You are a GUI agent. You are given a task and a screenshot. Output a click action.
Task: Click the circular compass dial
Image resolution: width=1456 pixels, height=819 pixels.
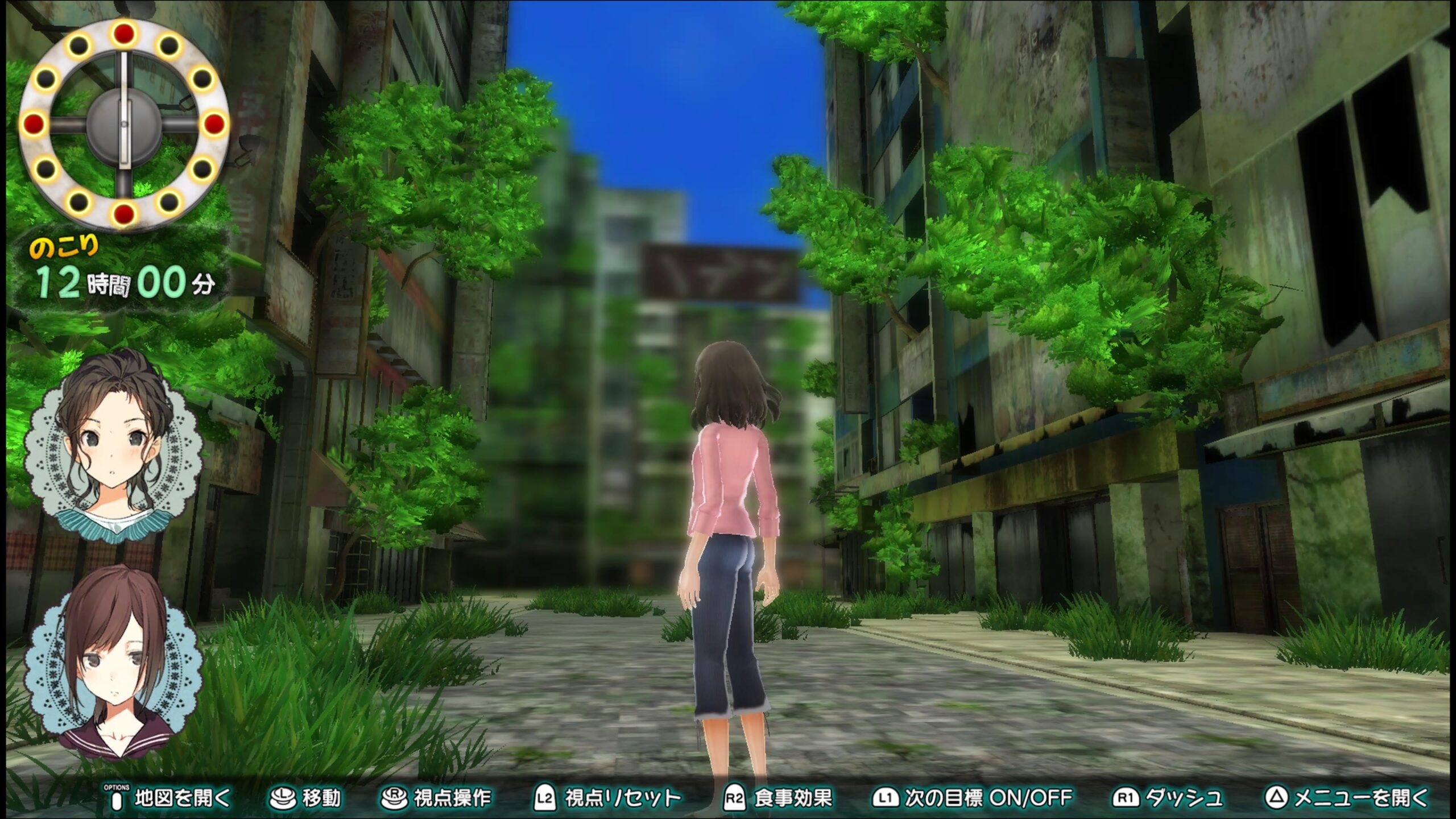tap(124, 124)
